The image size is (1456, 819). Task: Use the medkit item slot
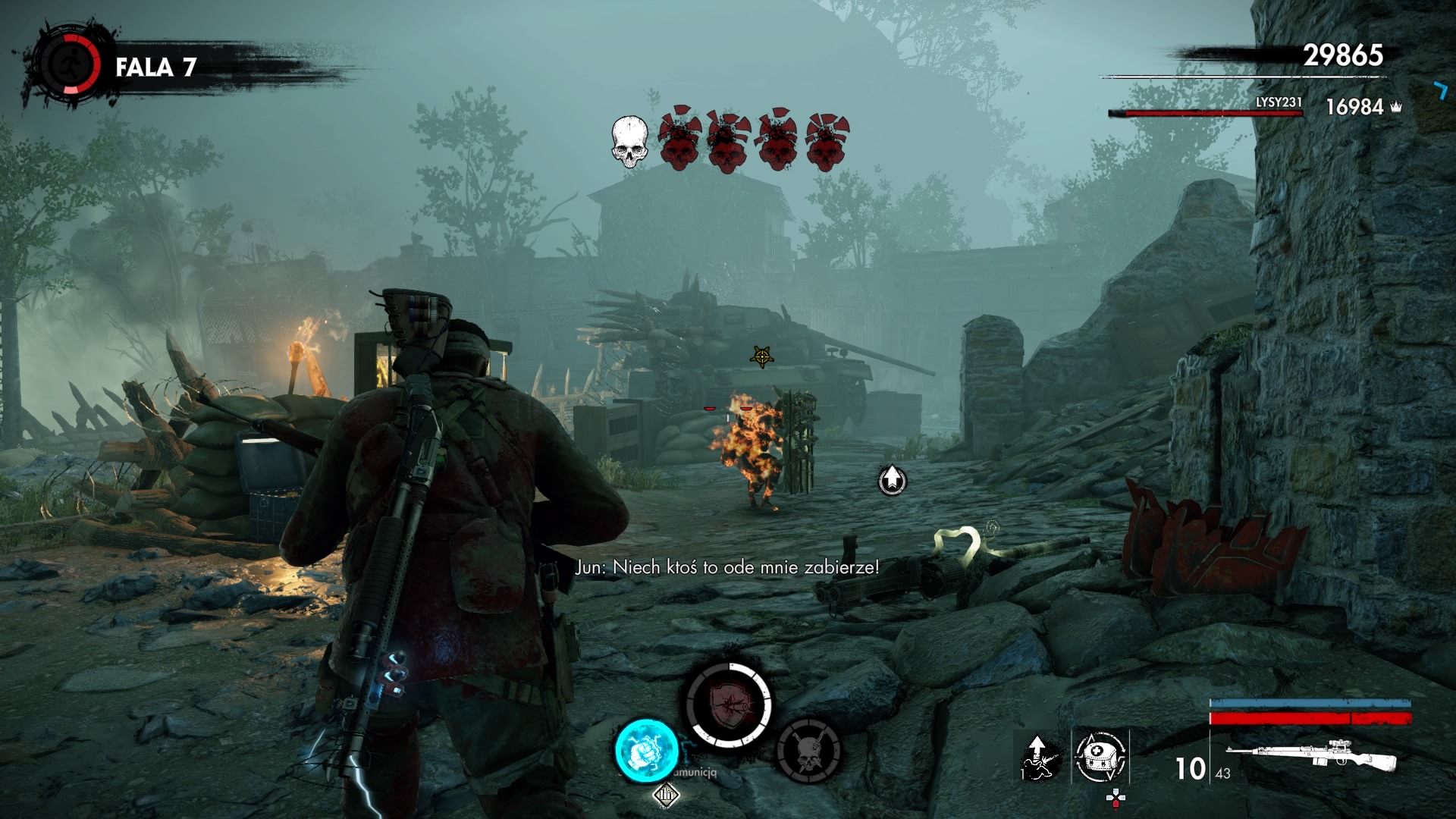(x=1100, y=756)
